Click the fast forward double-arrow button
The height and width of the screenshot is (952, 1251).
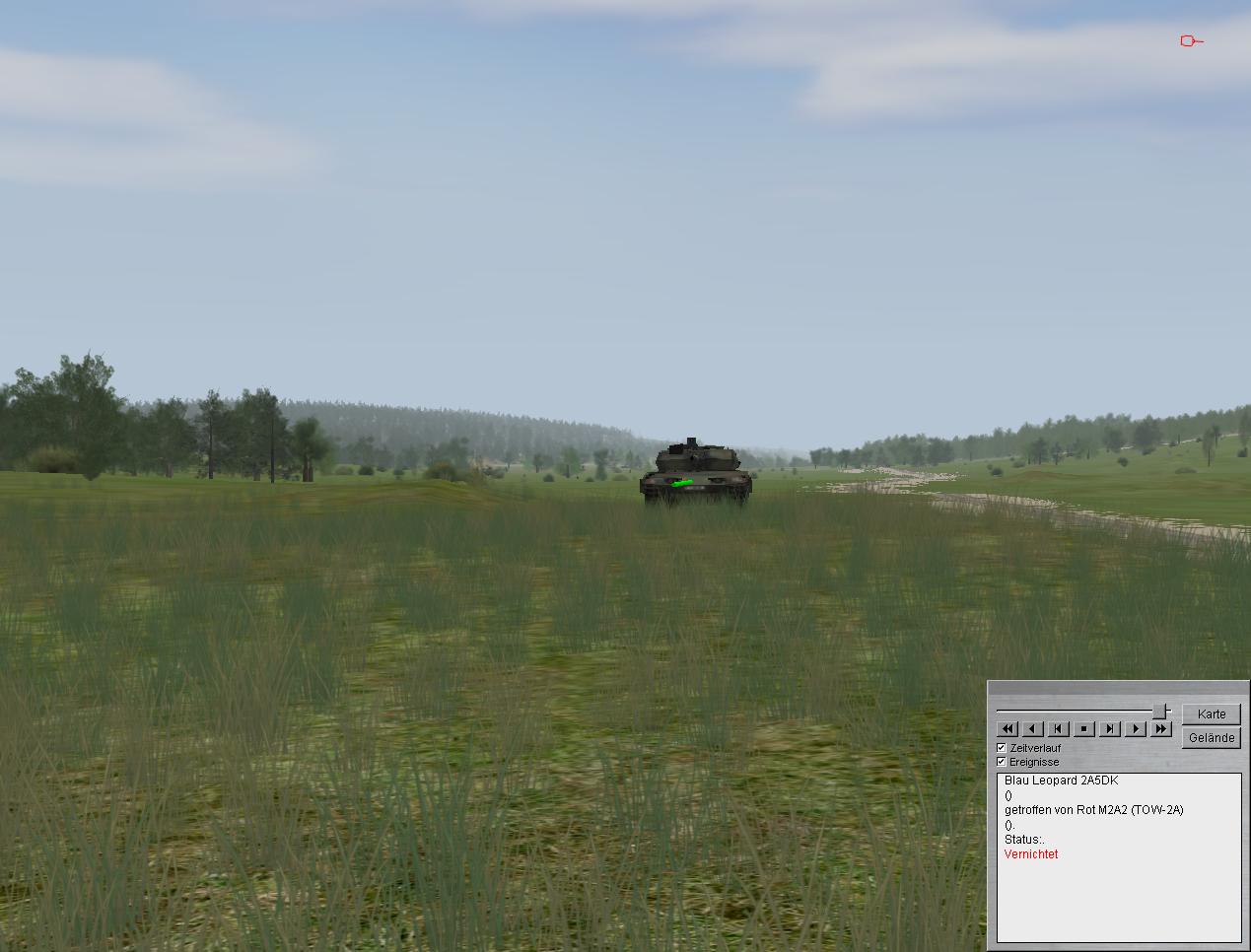[1161, 729]
